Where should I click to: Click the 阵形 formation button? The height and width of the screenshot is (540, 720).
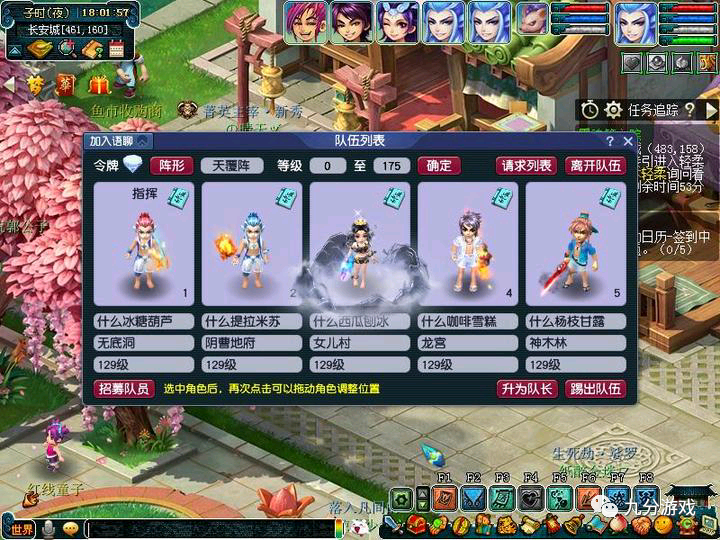pyautogui.click(x=171, y=166)
